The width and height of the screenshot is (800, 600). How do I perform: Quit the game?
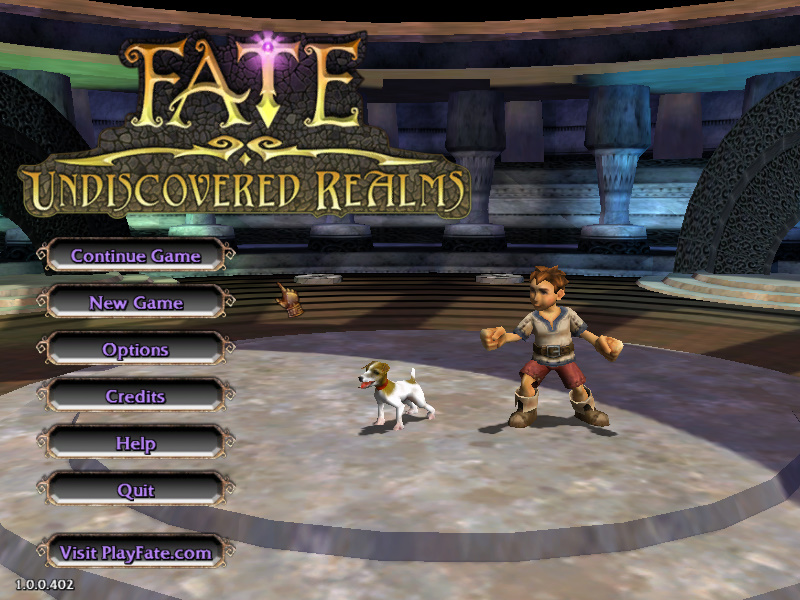coord(135,491)
